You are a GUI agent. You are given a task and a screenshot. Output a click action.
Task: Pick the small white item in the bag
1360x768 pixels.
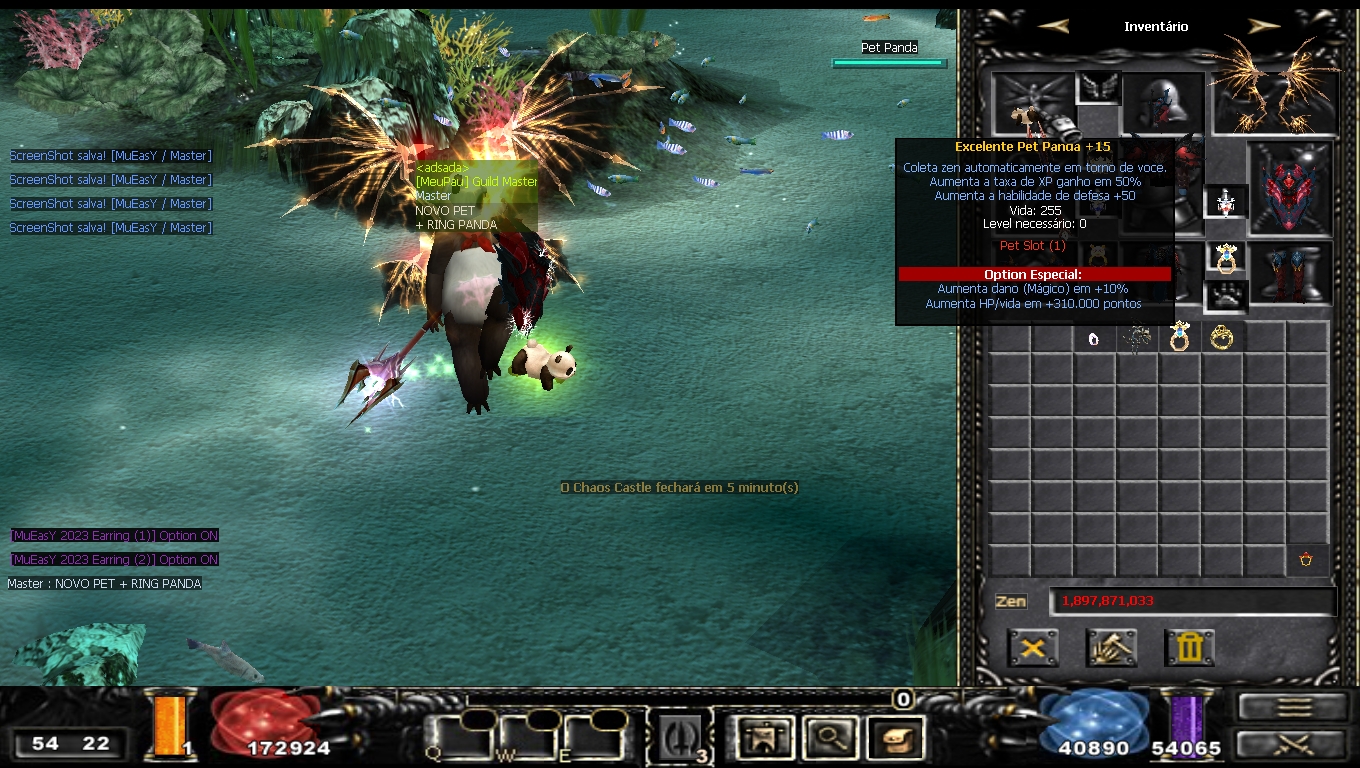pyautogui.click(x=1094, y=339)
